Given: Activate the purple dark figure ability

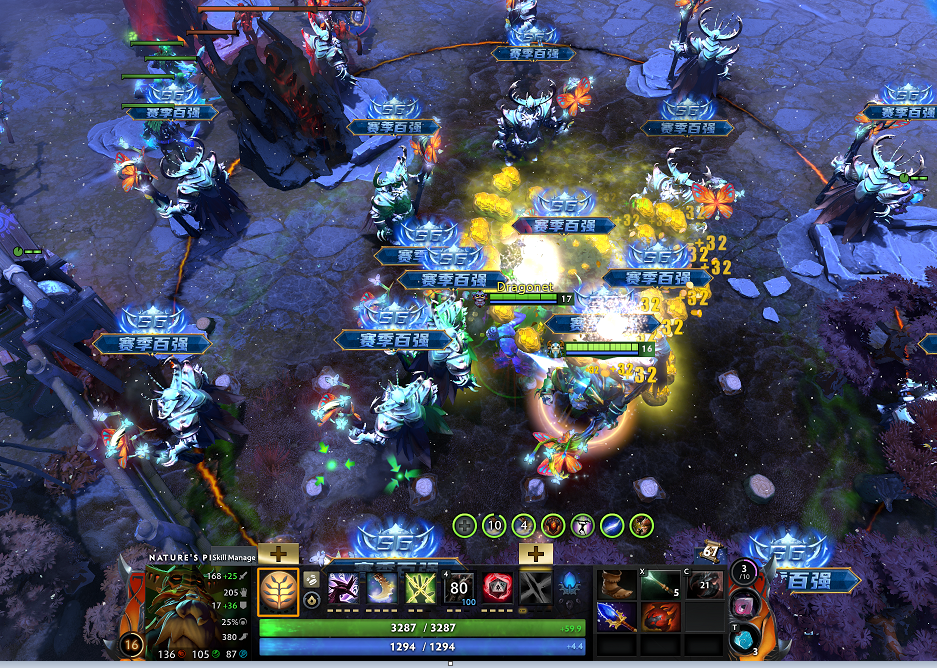Looking at the screenshot, I should [343, 588].
